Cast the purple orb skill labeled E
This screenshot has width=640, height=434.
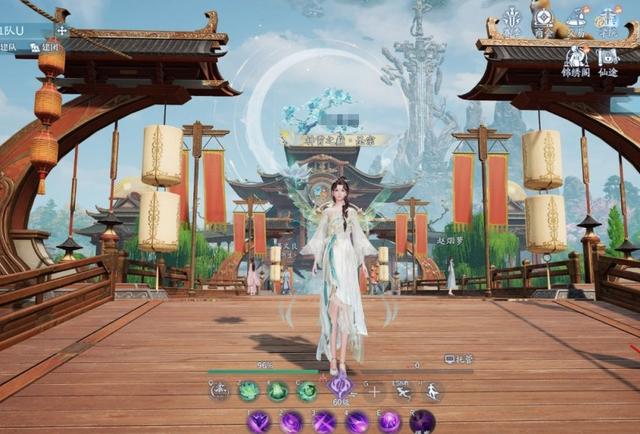pyautogui.click(x=389, y=422)
